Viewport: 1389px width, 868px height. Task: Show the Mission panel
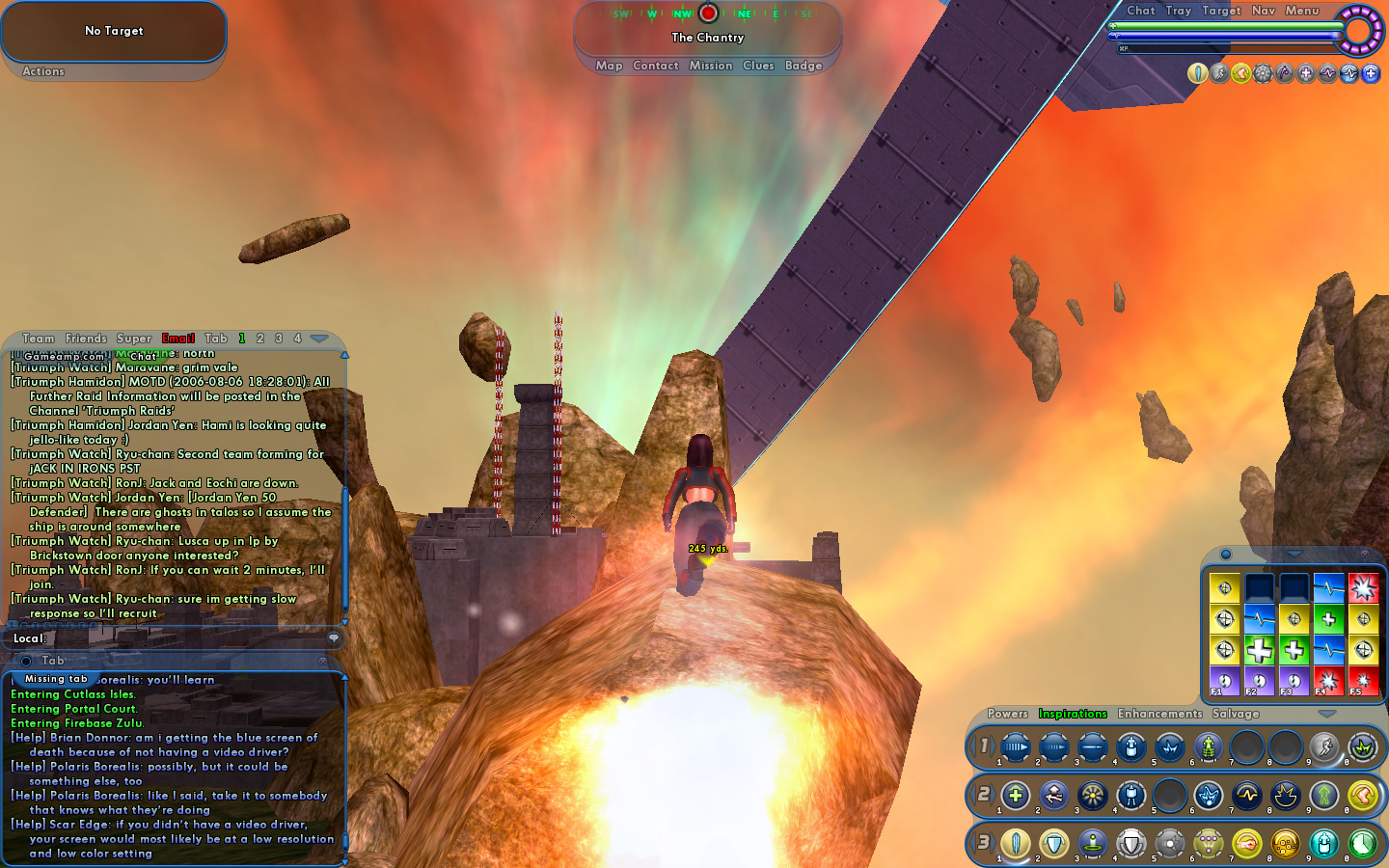[x=711, y=66]
